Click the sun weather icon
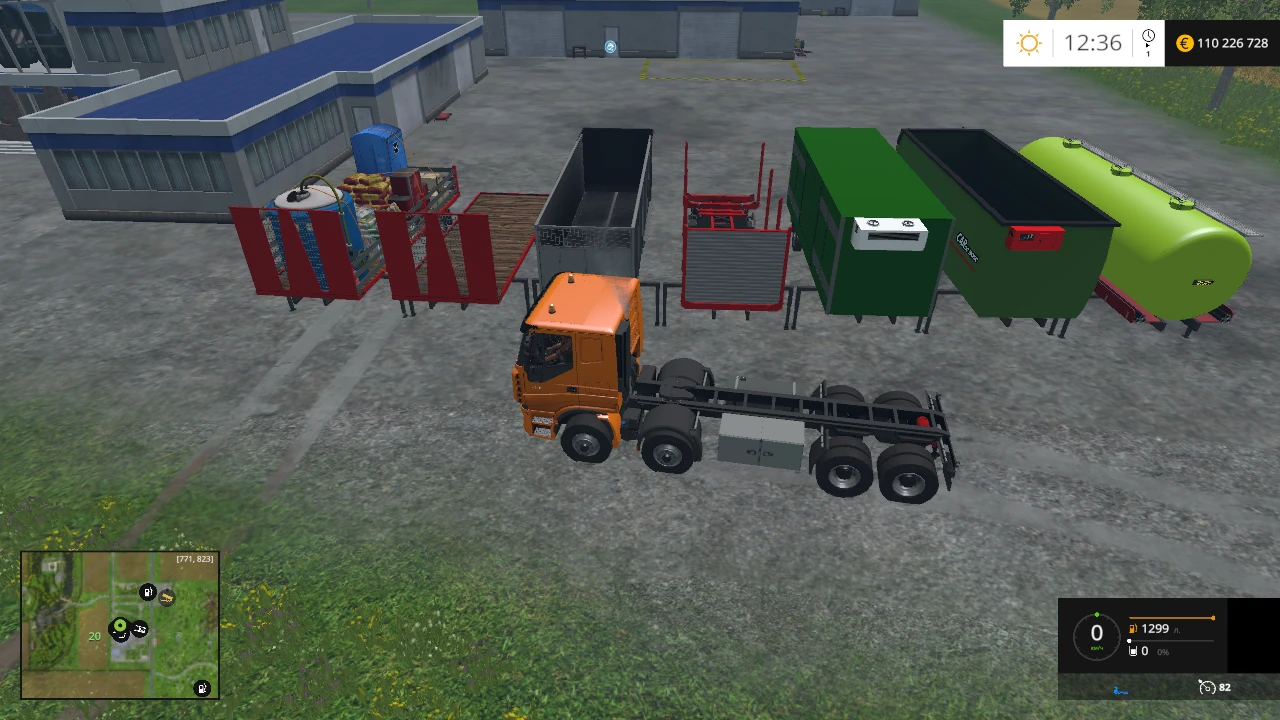This screenshot has height=720, width=1280. point(1029,42)
